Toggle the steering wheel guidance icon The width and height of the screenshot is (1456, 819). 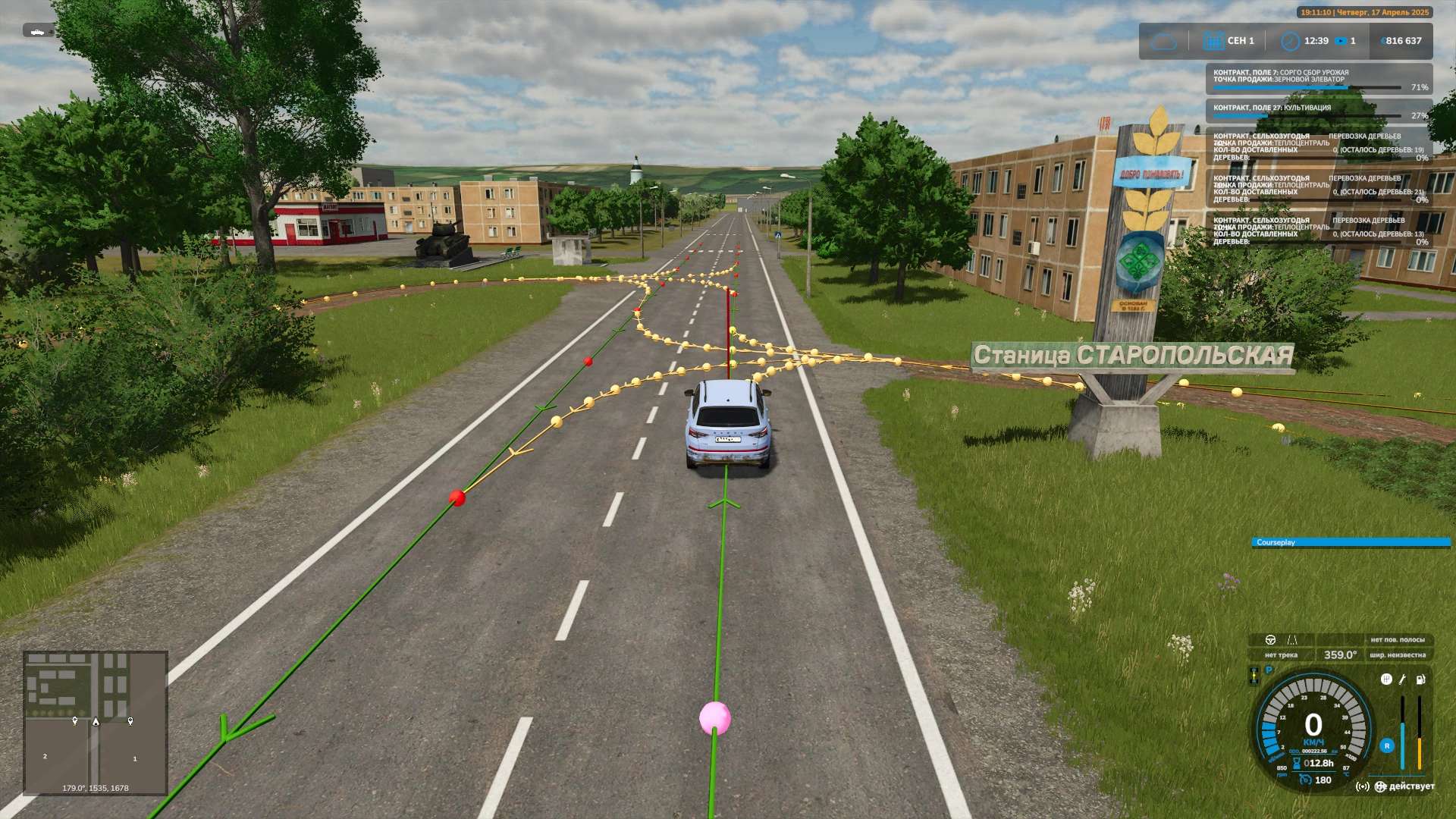click(1270, 640)
